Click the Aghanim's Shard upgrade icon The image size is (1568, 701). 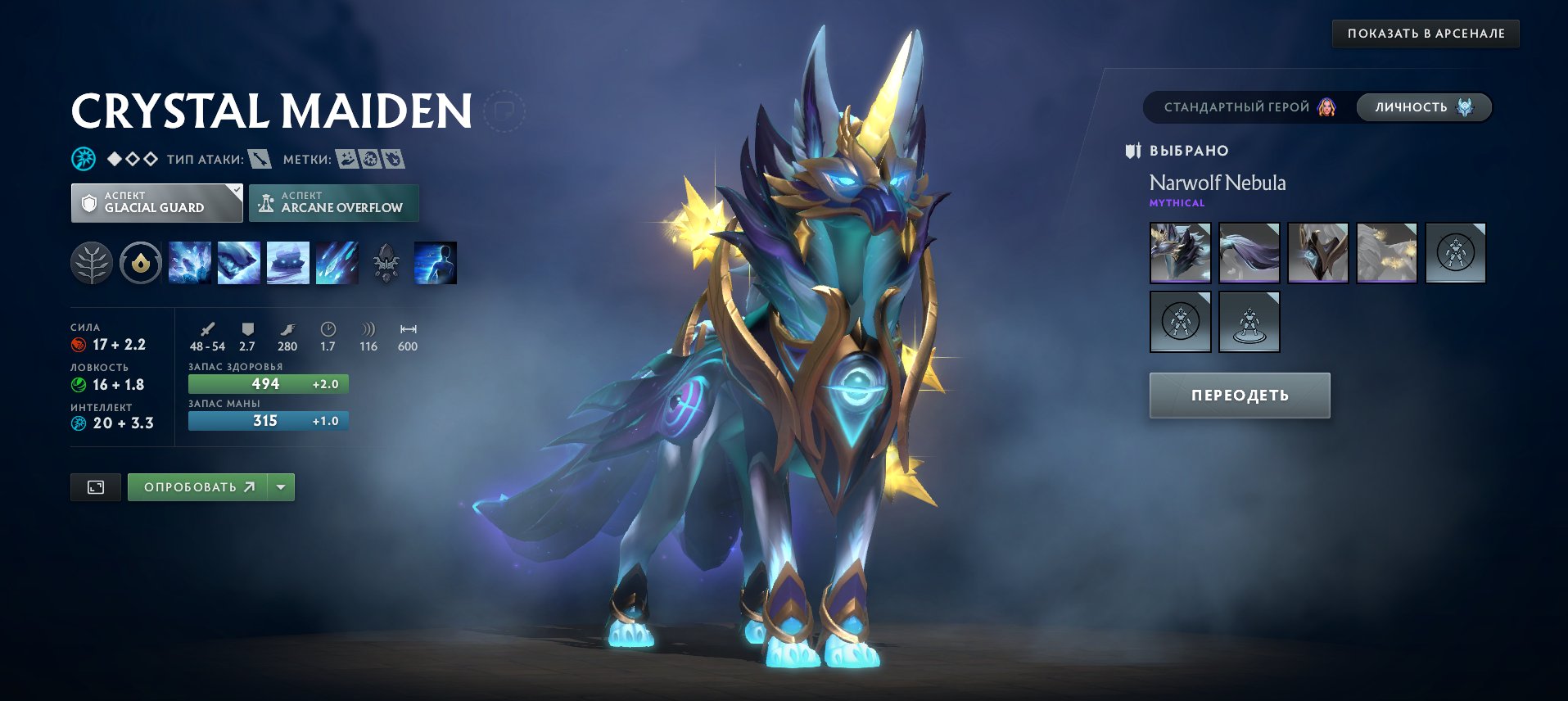click(x=385, y=262)
